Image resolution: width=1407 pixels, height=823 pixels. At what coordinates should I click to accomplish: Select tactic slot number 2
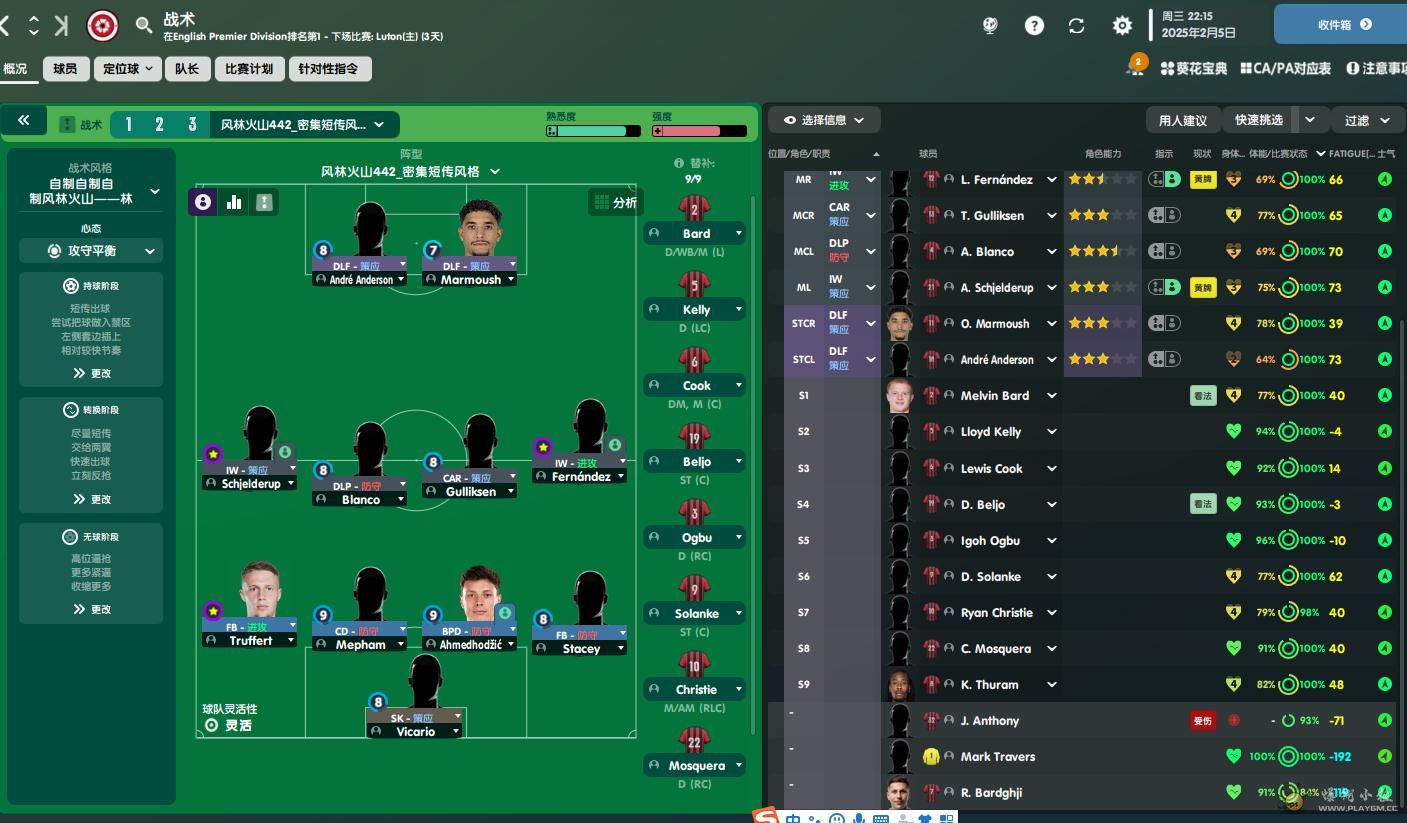[159, 125]
